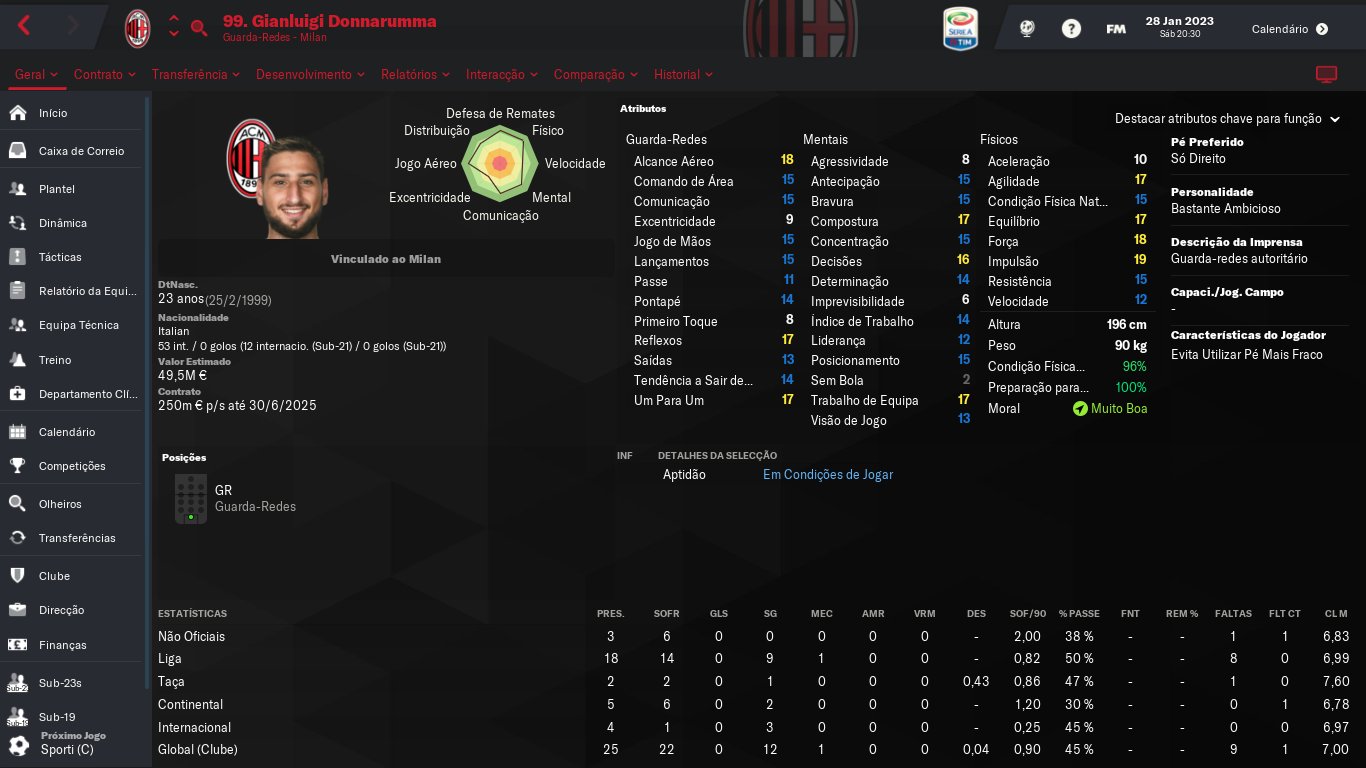
Task: Switch to the Desenvolvimento tab
Action: coord(310,75)
